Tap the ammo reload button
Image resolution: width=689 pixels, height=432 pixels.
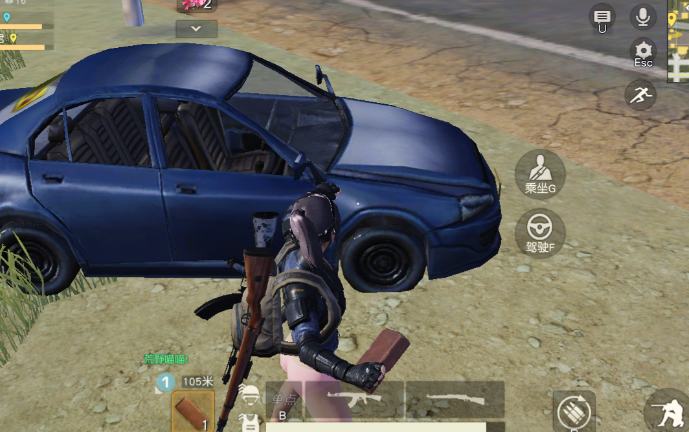[575, 411]
